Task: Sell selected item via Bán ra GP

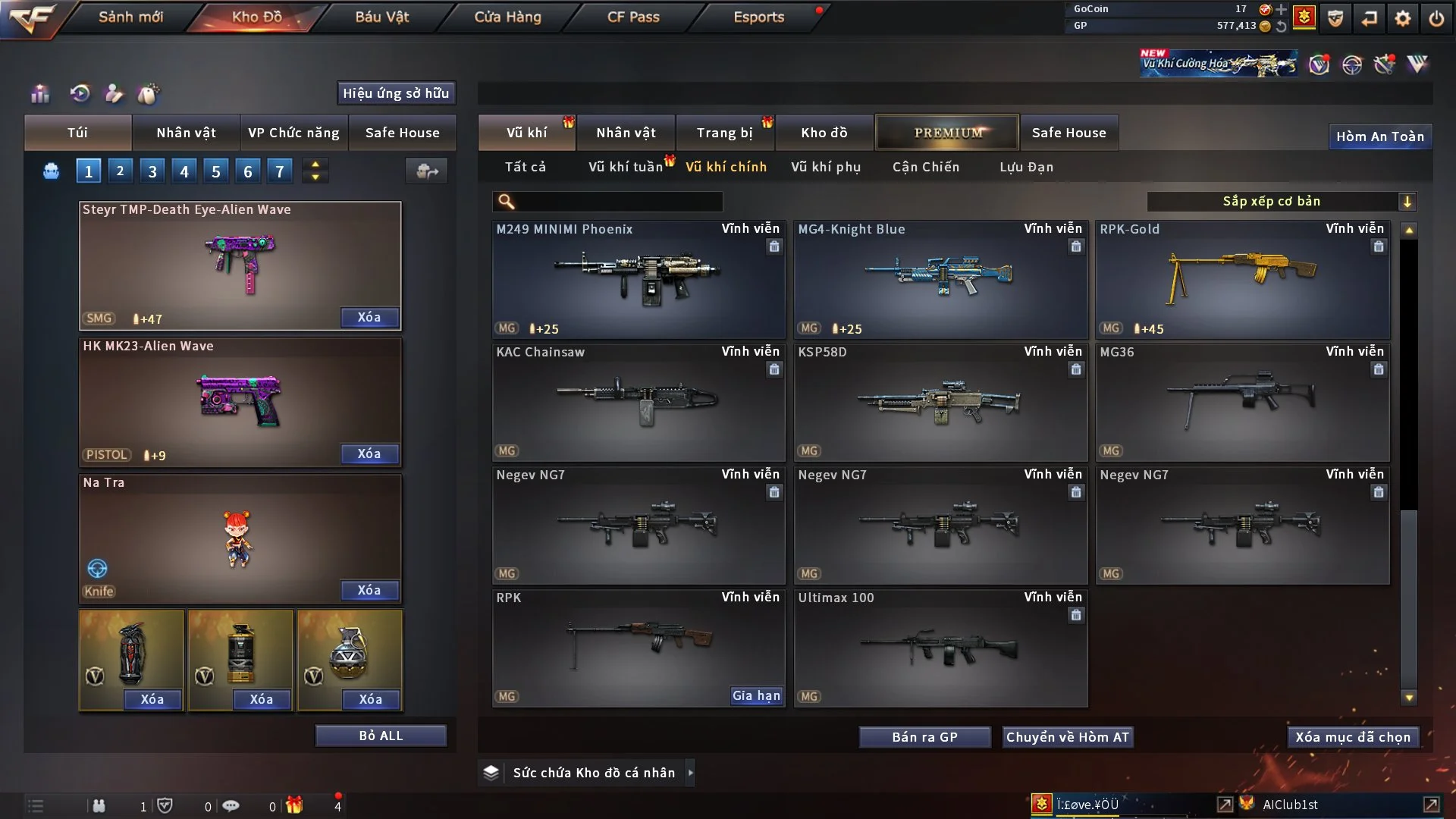Action: 924,737
